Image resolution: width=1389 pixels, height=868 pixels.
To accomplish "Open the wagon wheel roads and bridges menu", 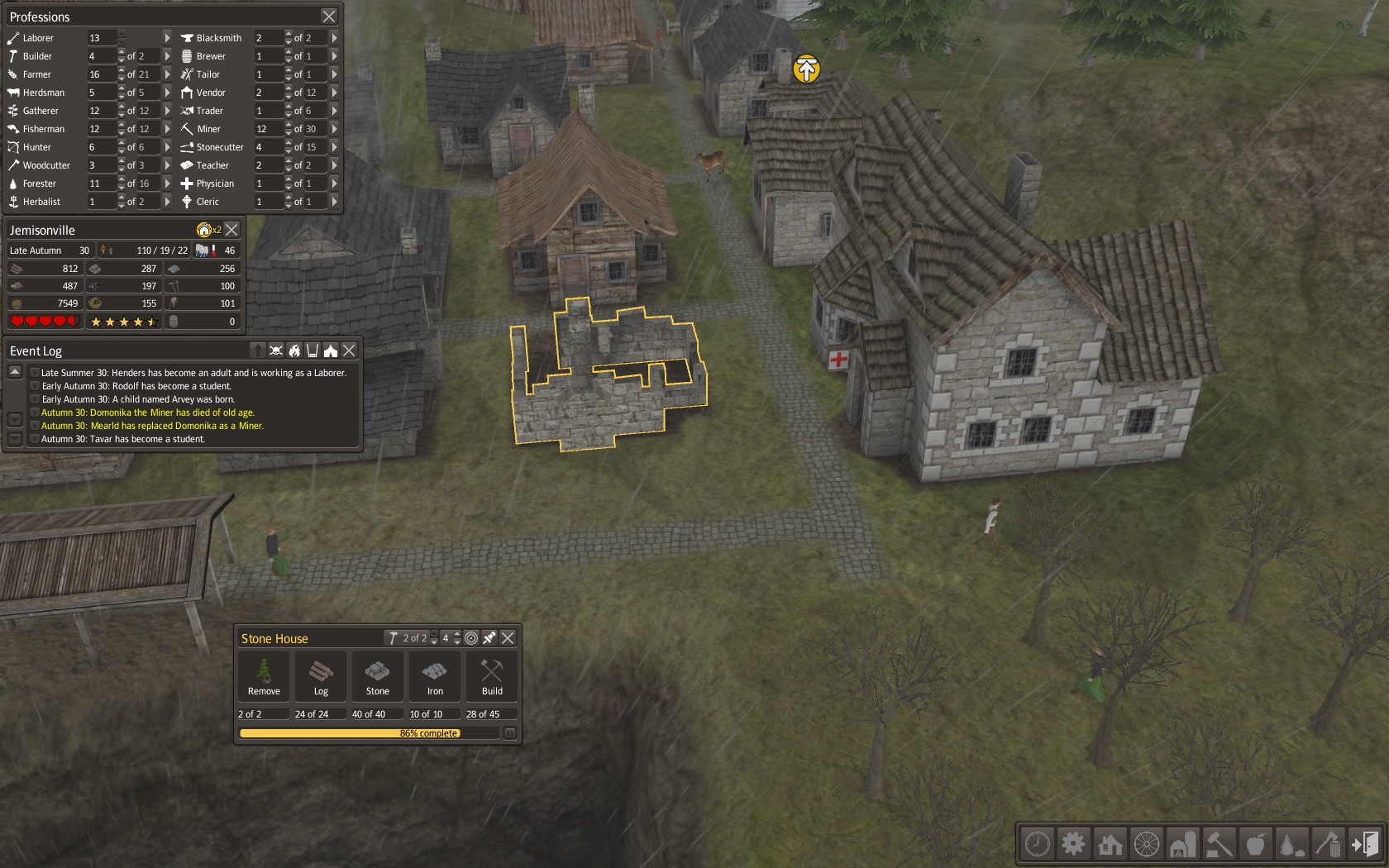I will (1146, 844).
